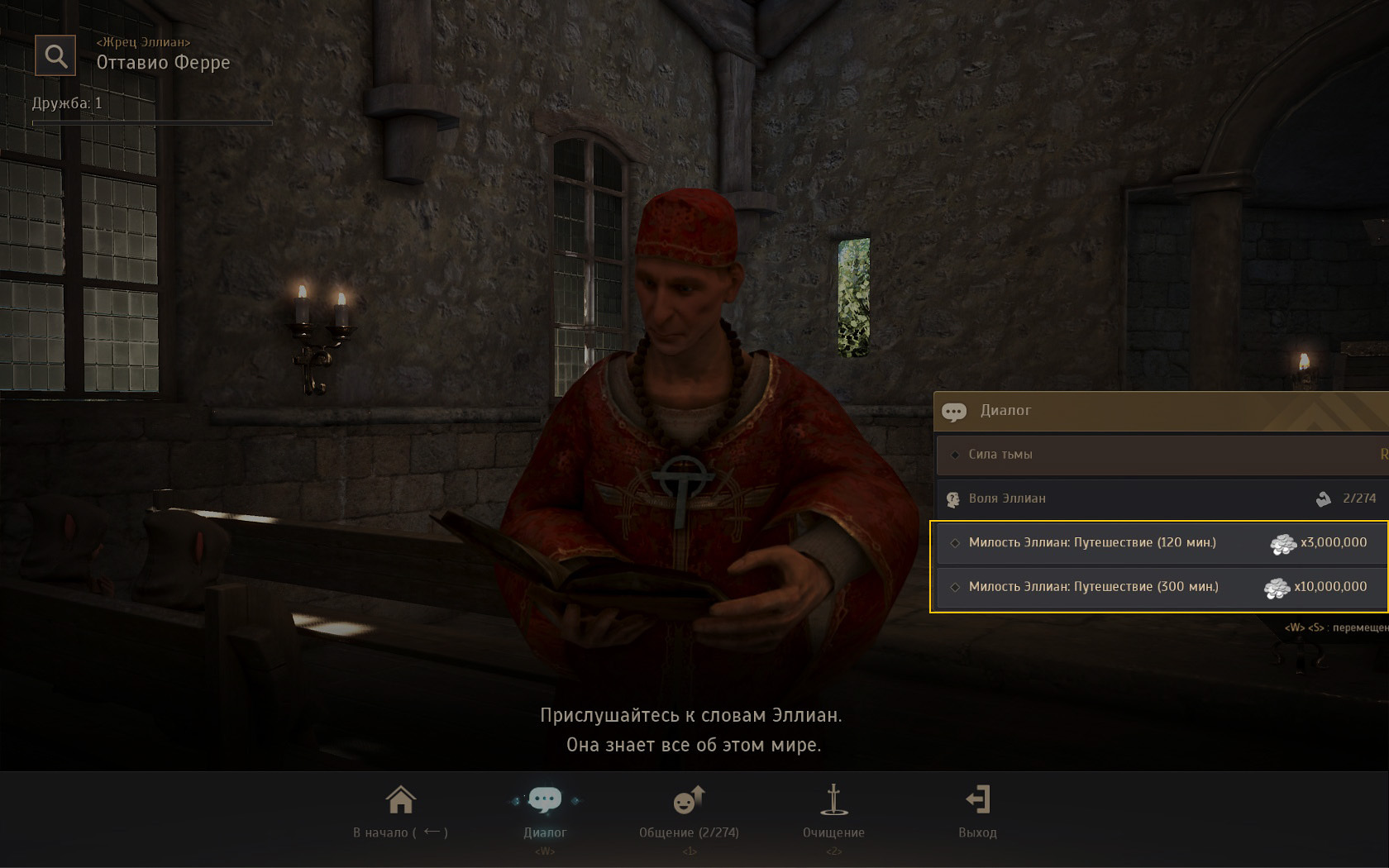This screenshot has width=1389, height=868.
Task: Go back with 'В начало' home button
Action: [x=401, y=811]
